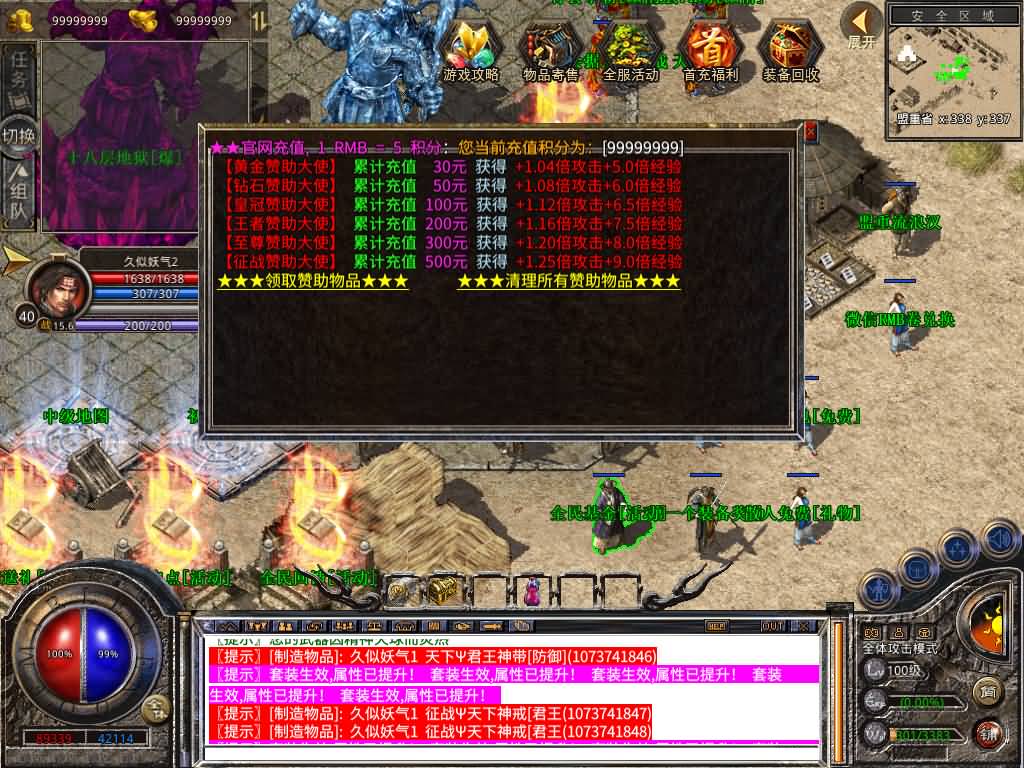Toggle the 展开 expand arrow button
This screenshot has height=768, width=1024.
[861, 24]
